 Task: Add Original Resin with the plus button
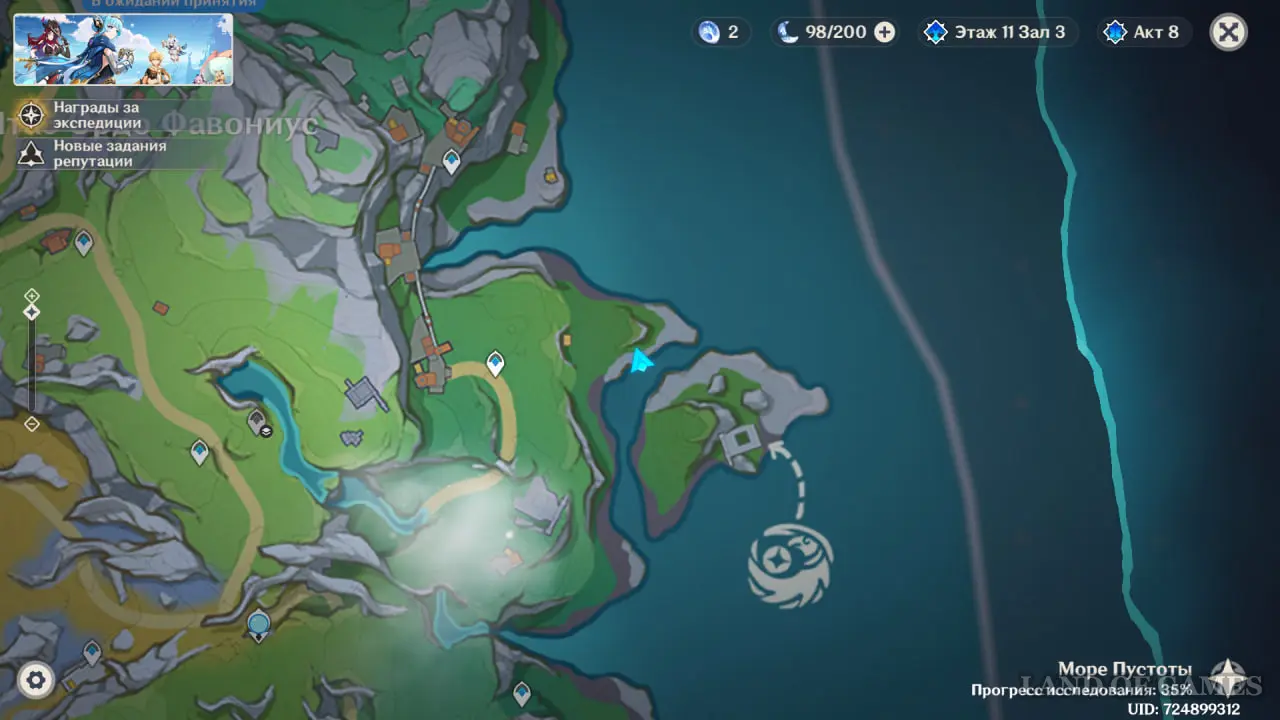click(884, 32)
